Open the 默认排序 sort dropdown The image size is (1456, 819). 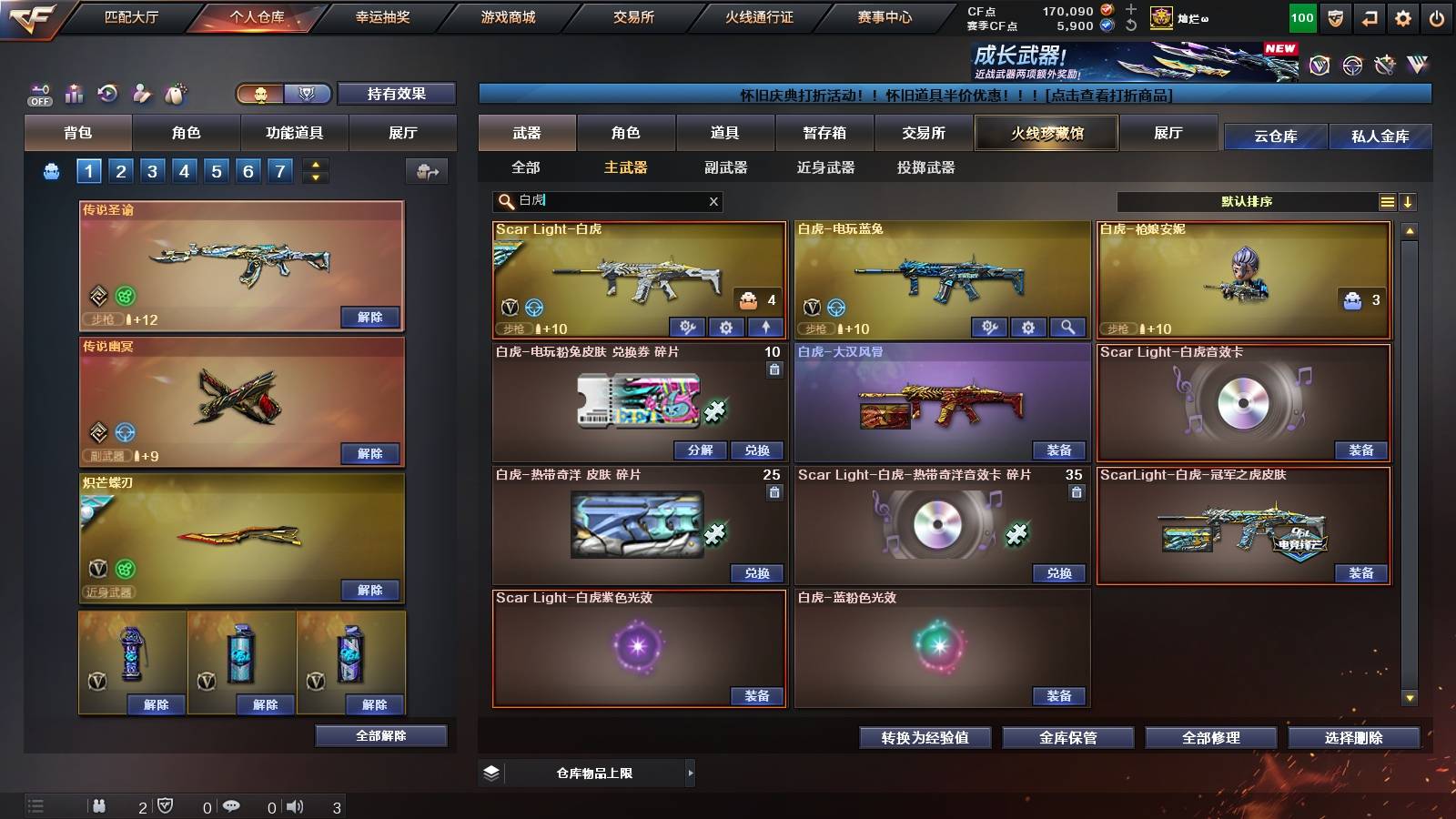(x=1247, y=201)
